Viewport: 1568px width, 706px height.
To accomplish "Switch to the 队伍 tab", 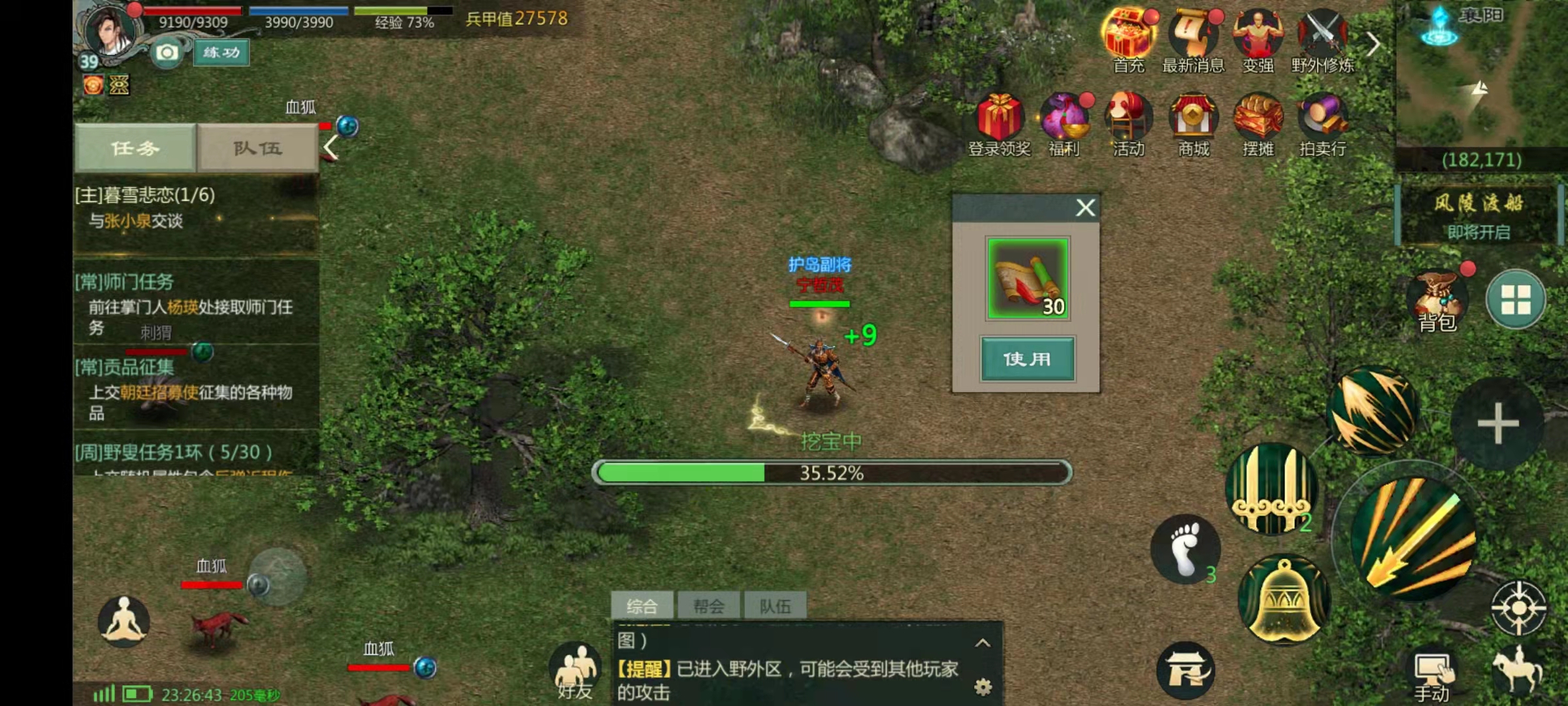I will coord(257,148).
